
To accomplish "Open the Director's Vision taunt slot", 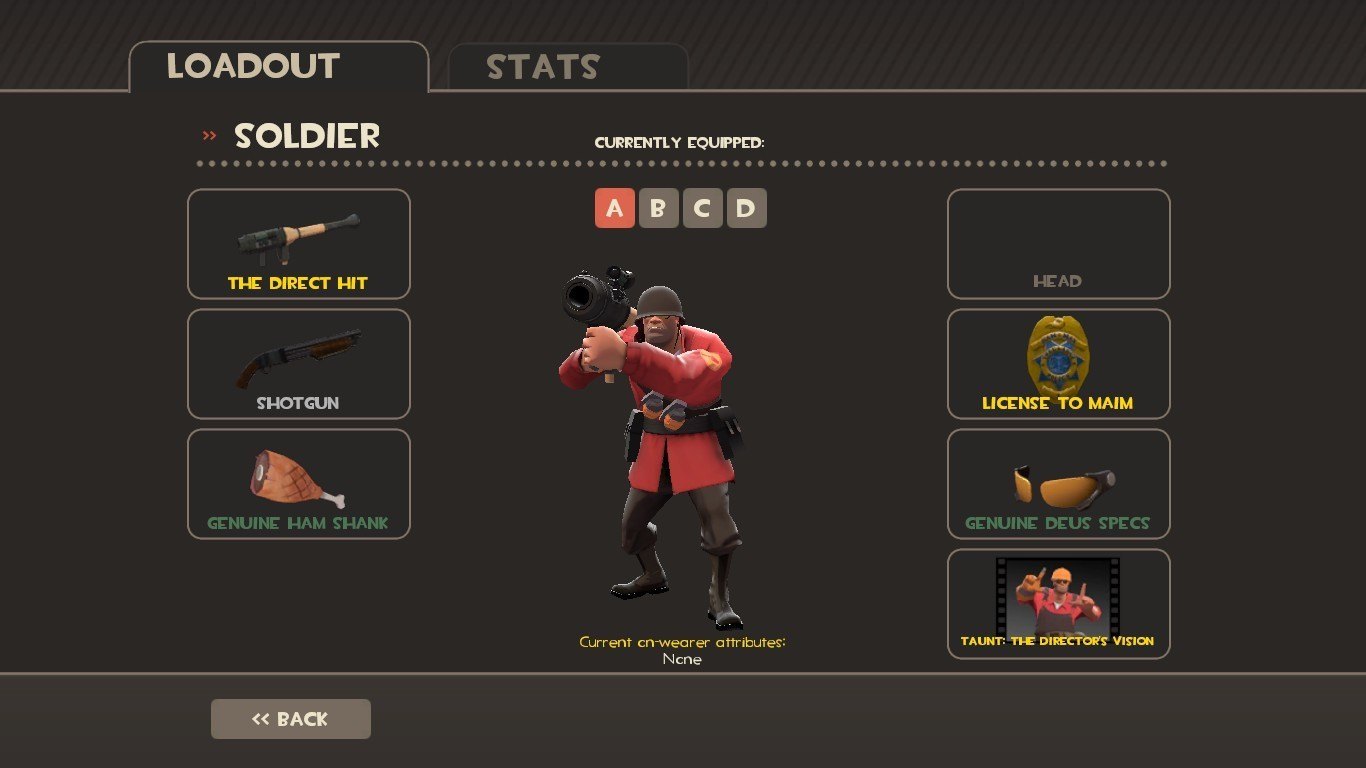I will pos(1058,604).
